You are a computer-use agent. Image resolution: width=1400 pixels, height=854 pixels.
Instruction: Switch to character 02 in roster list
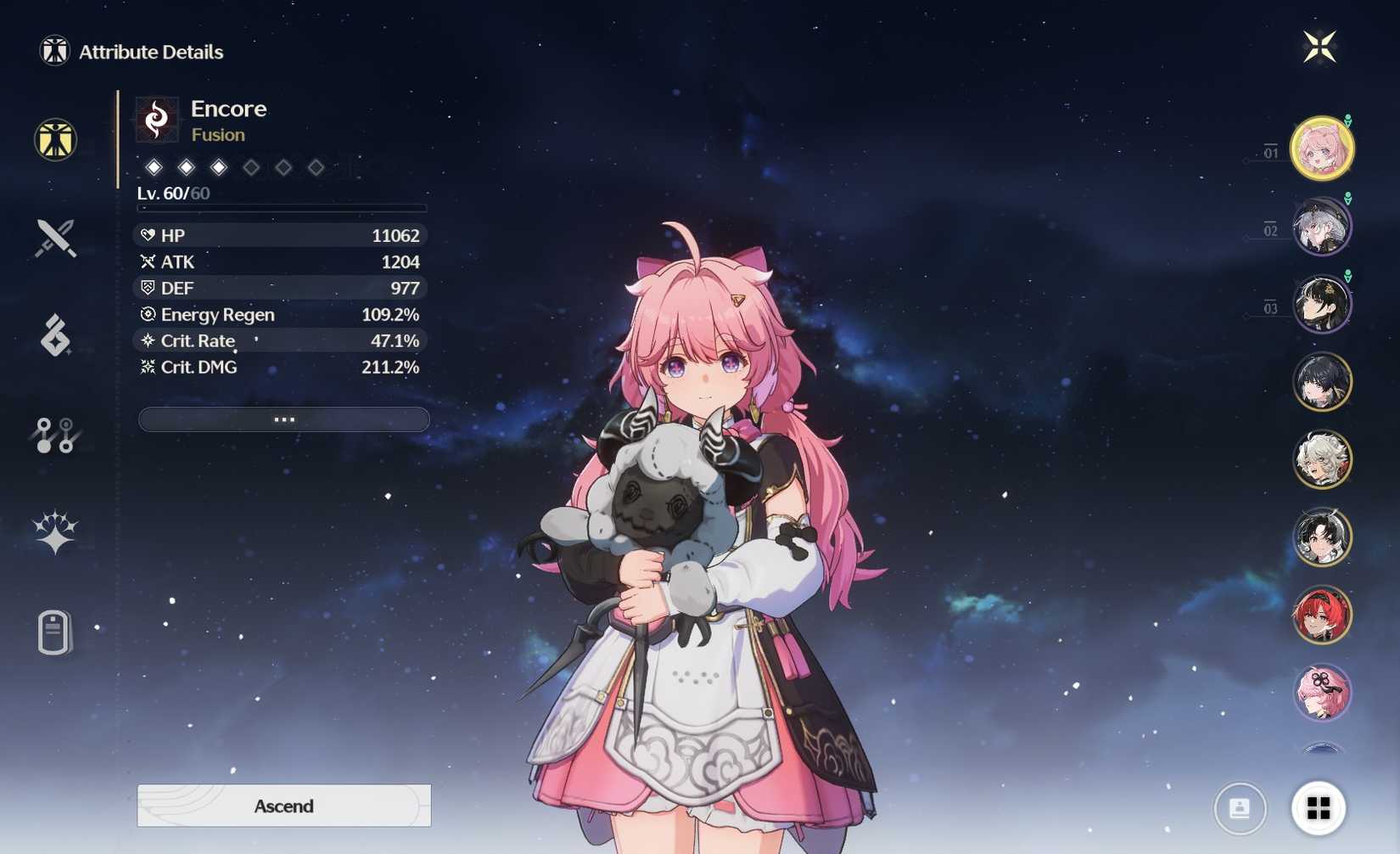1322,227
